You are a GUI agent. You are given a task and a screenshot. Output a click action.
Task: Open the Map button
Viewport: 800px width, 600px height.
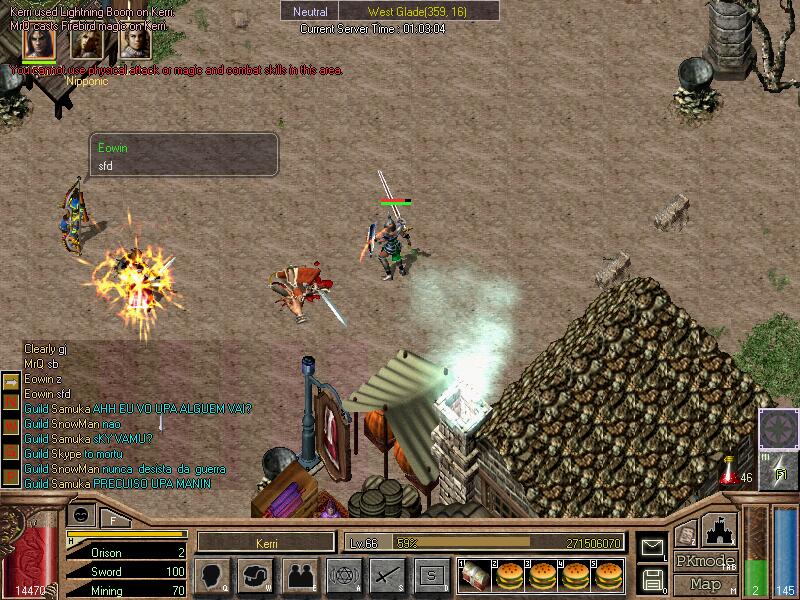pos(706,584)
